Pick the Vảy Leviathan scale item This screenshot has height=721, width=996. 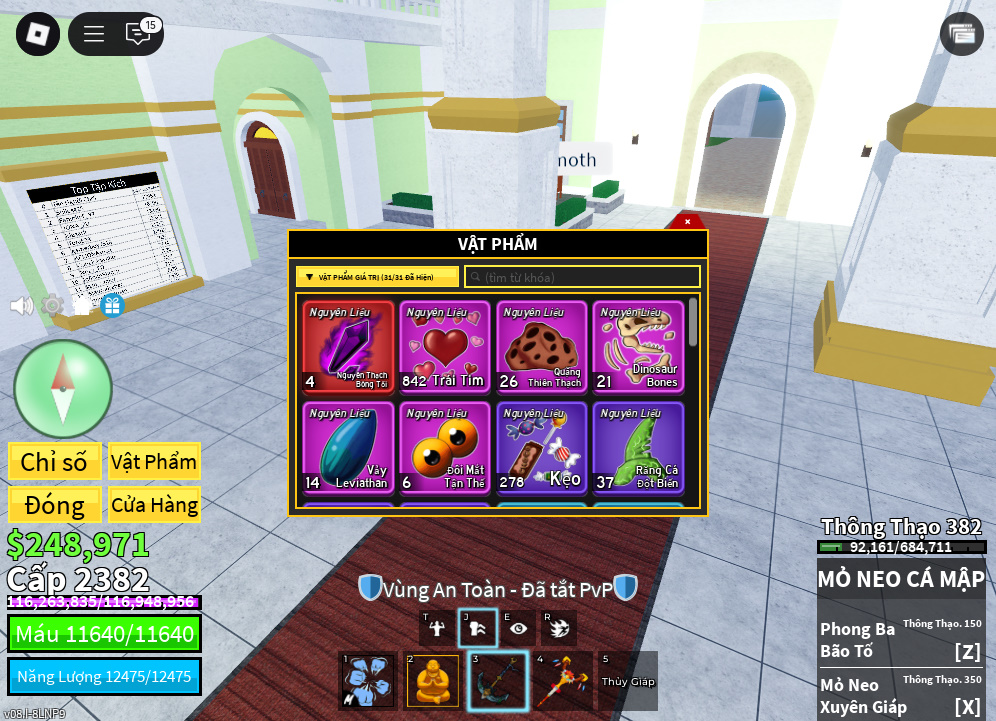(x=349, y=447)
